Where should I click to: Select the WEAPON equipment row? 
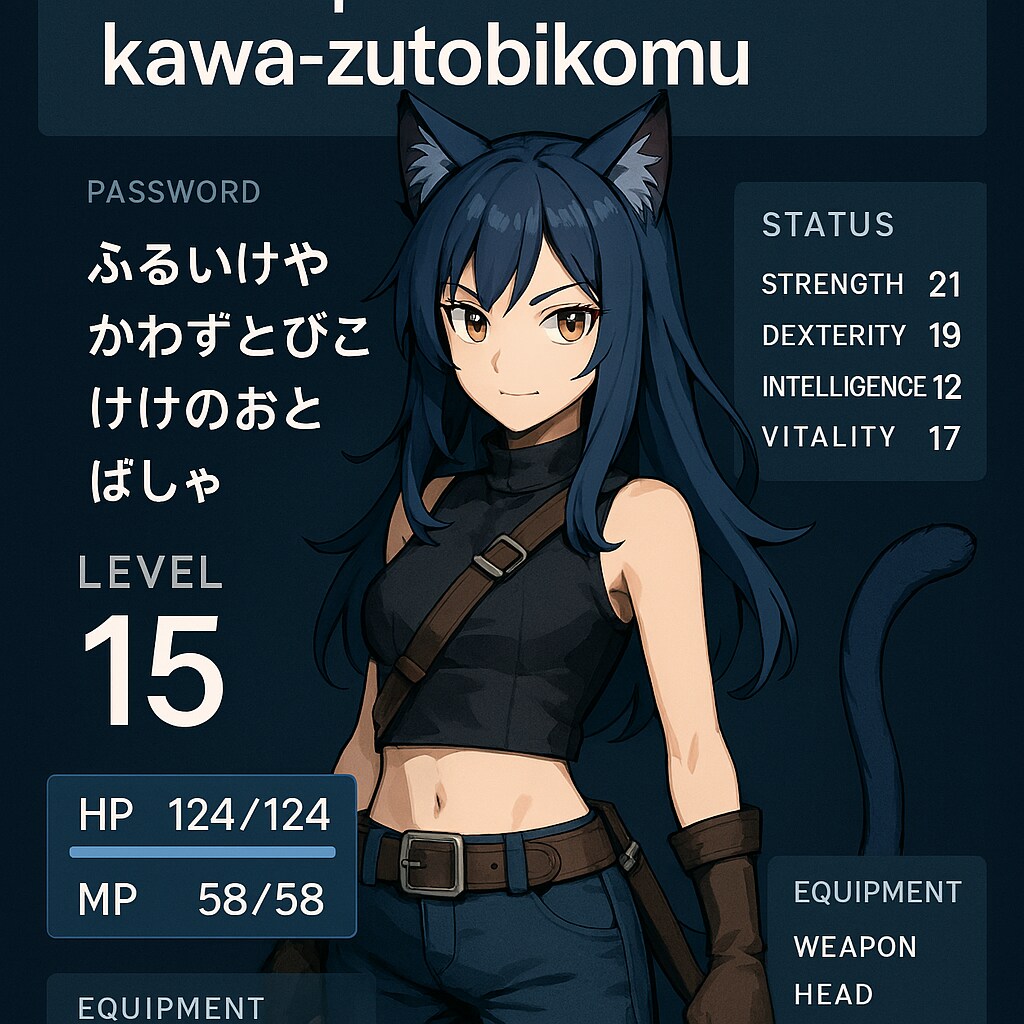855,946
